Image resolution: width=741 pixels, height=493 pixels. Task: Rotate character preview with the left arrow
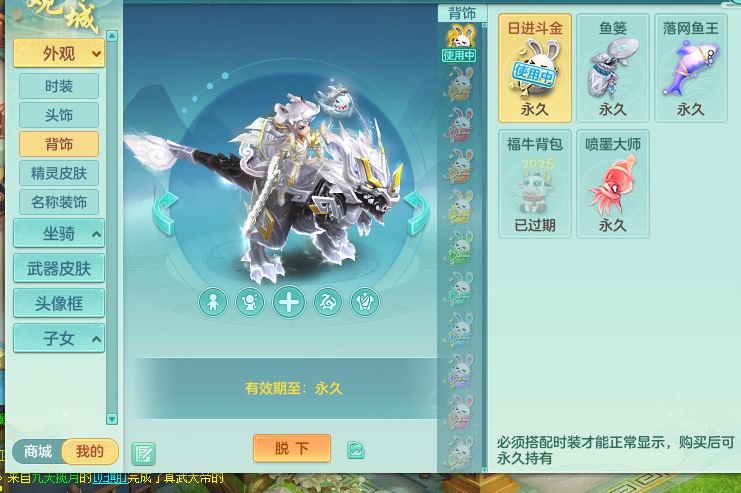tap(164, 213)
